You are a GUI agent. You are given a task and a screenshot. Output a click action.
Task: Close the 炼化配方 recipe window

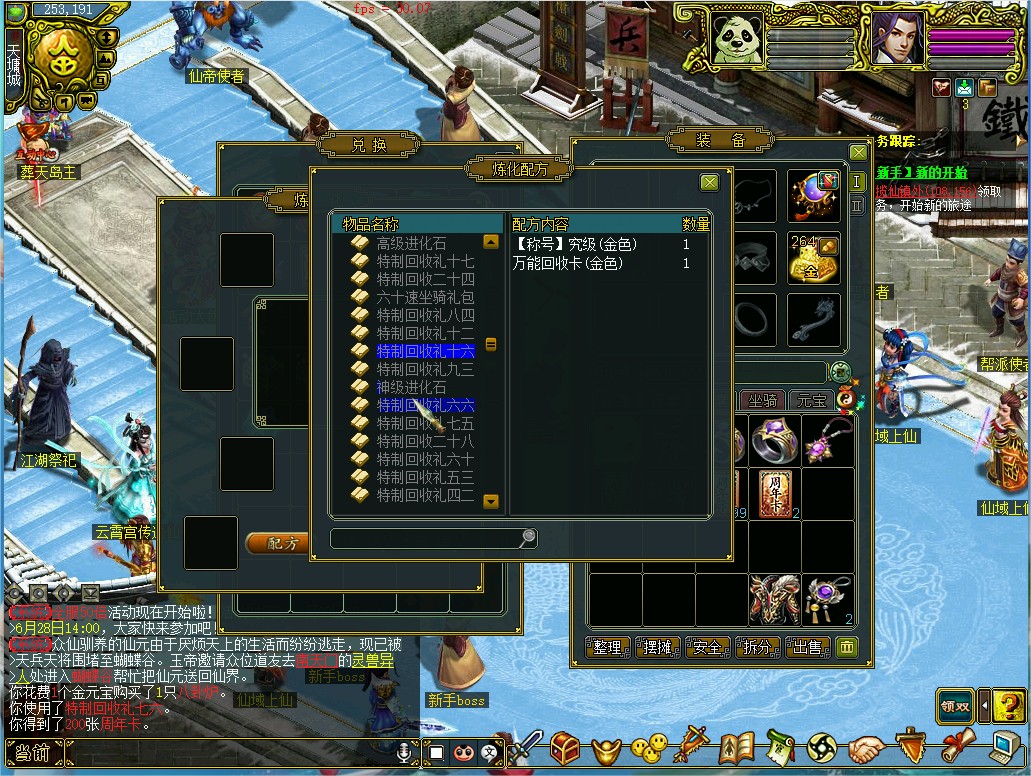point(709,182)
